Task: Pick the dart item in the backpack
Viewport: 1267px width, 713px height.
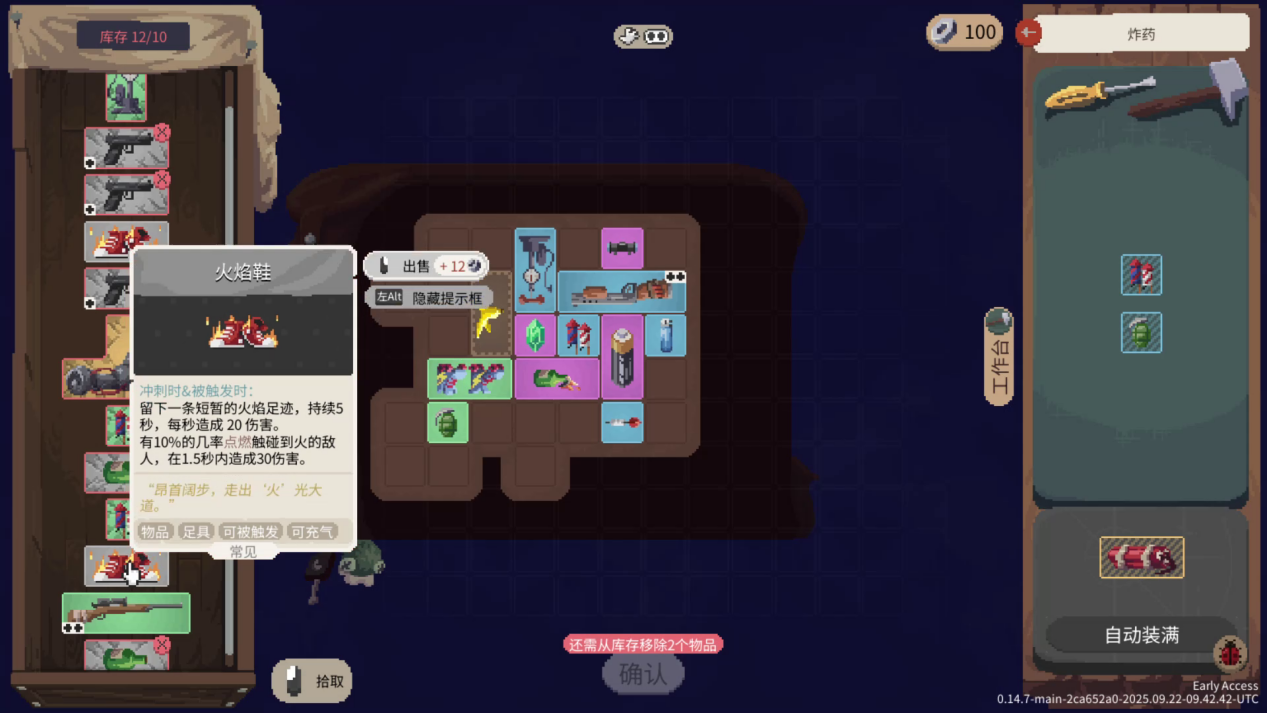Action: point(622,423)
